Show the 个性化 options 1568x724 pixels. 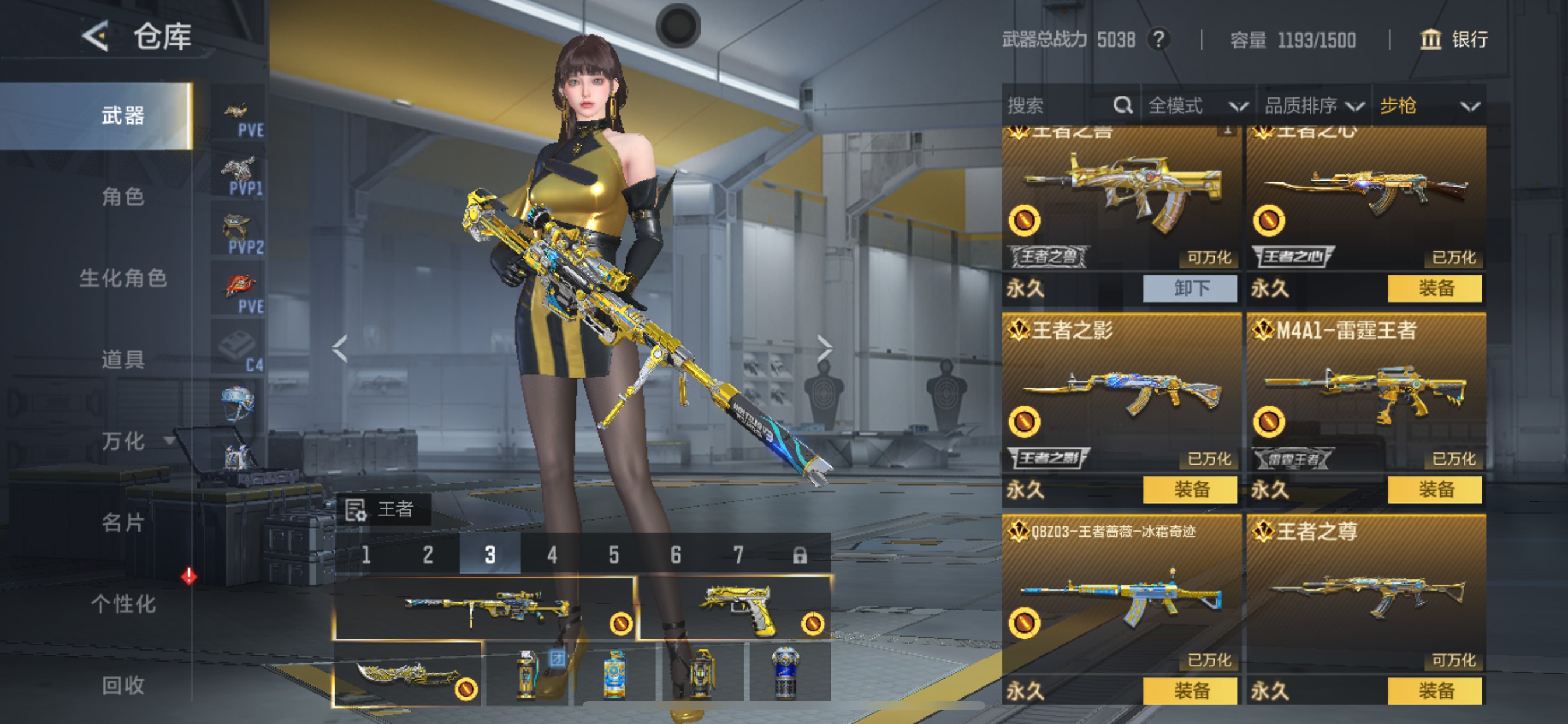123,604
